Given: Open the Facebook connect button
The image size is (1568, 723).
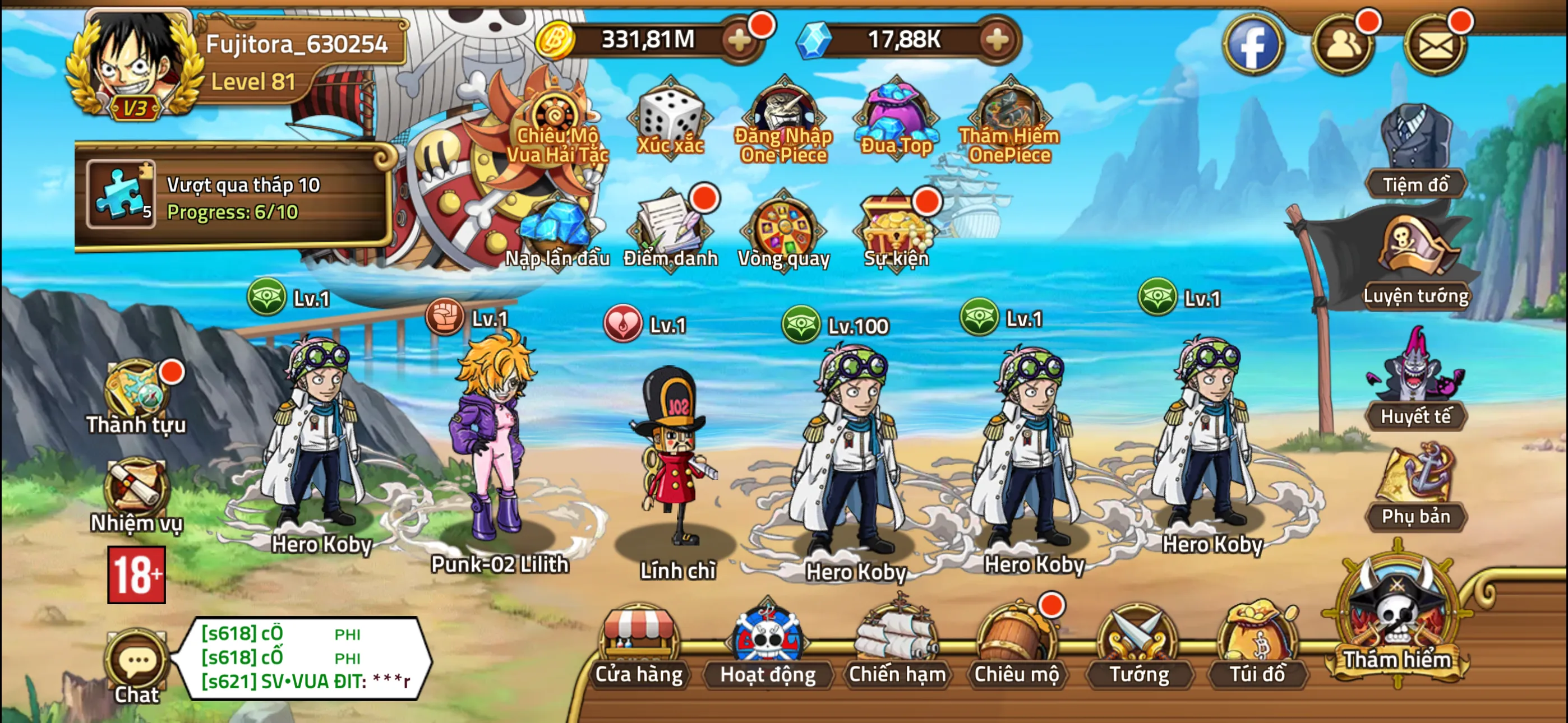Looking at the screenshot, I should [x=1254, y=44].
